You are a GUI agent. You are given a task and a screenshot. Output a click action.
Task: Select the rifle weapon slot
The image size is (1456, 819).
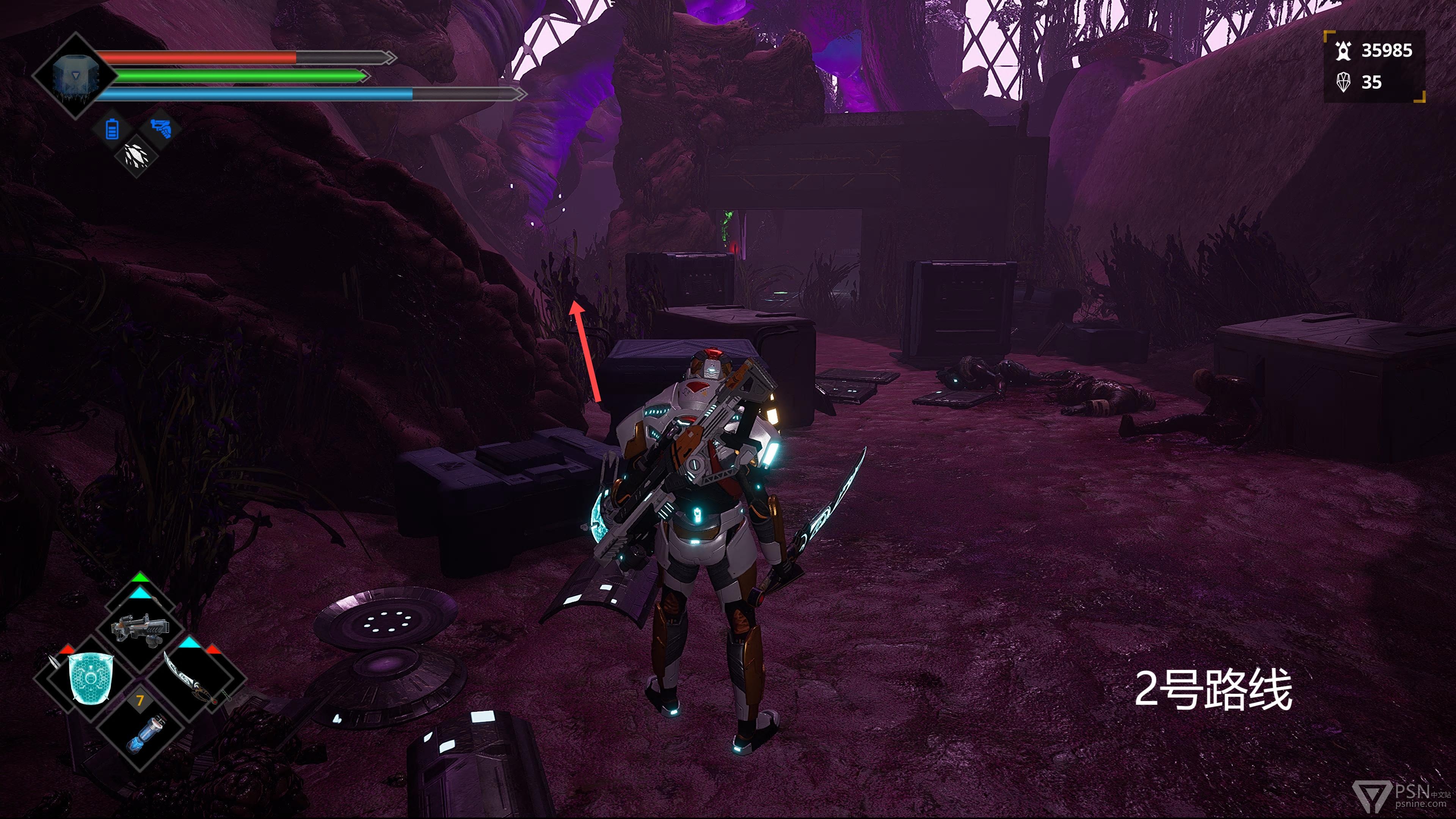(140, 630)
